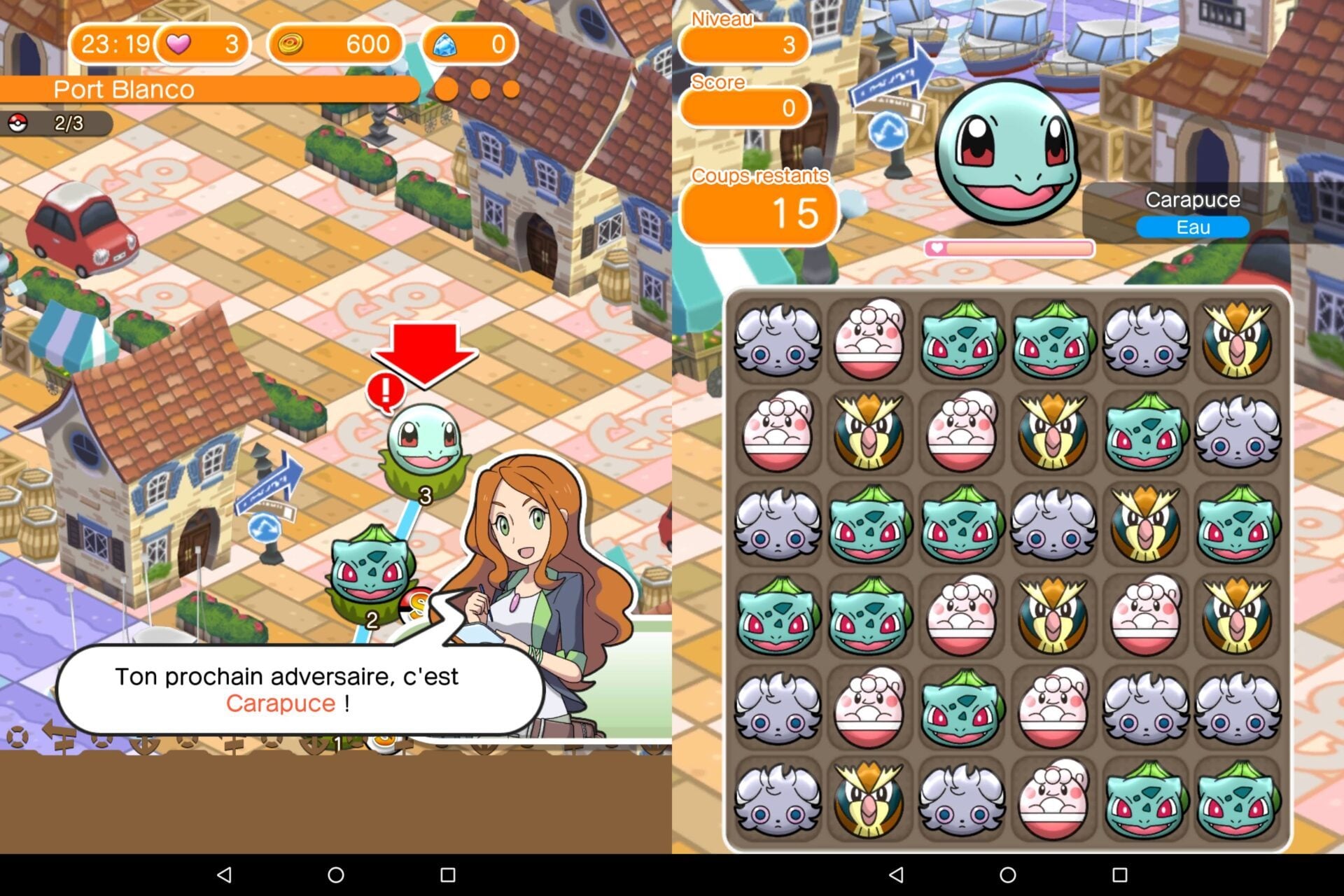
Task: Open the pink hearts stock counter
Action: tap(203, 45)
